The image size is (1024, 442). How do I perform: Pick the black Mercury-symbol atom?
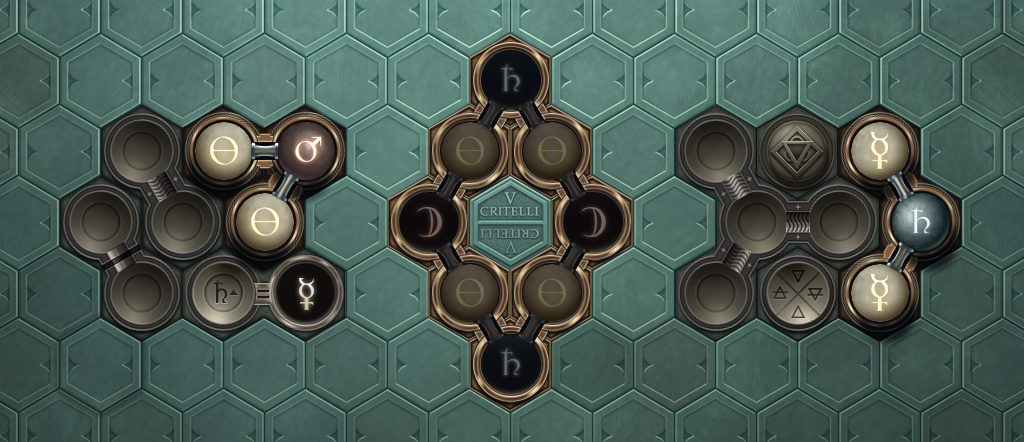306,293
